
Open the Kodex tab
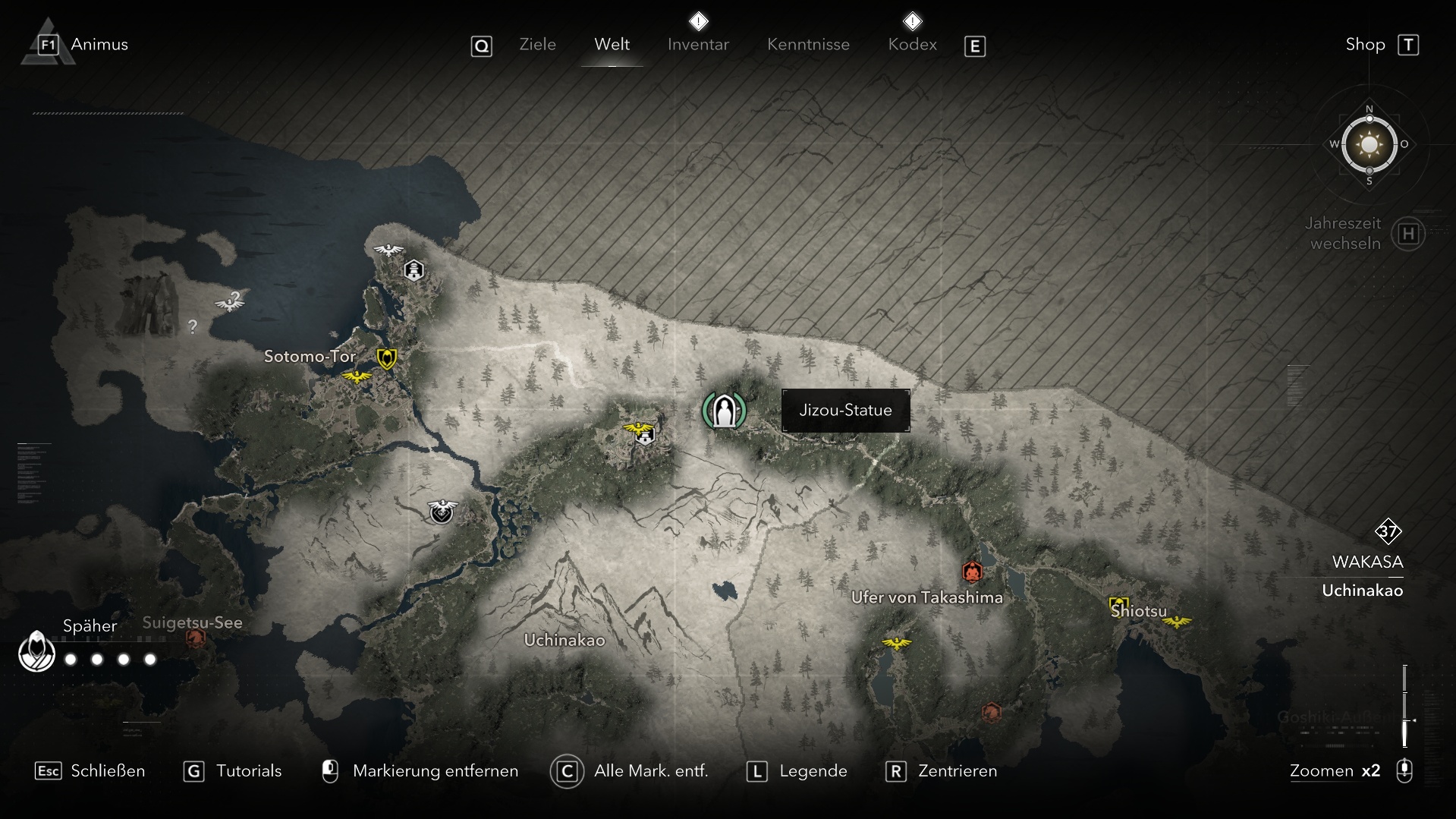tap(912, 45)
